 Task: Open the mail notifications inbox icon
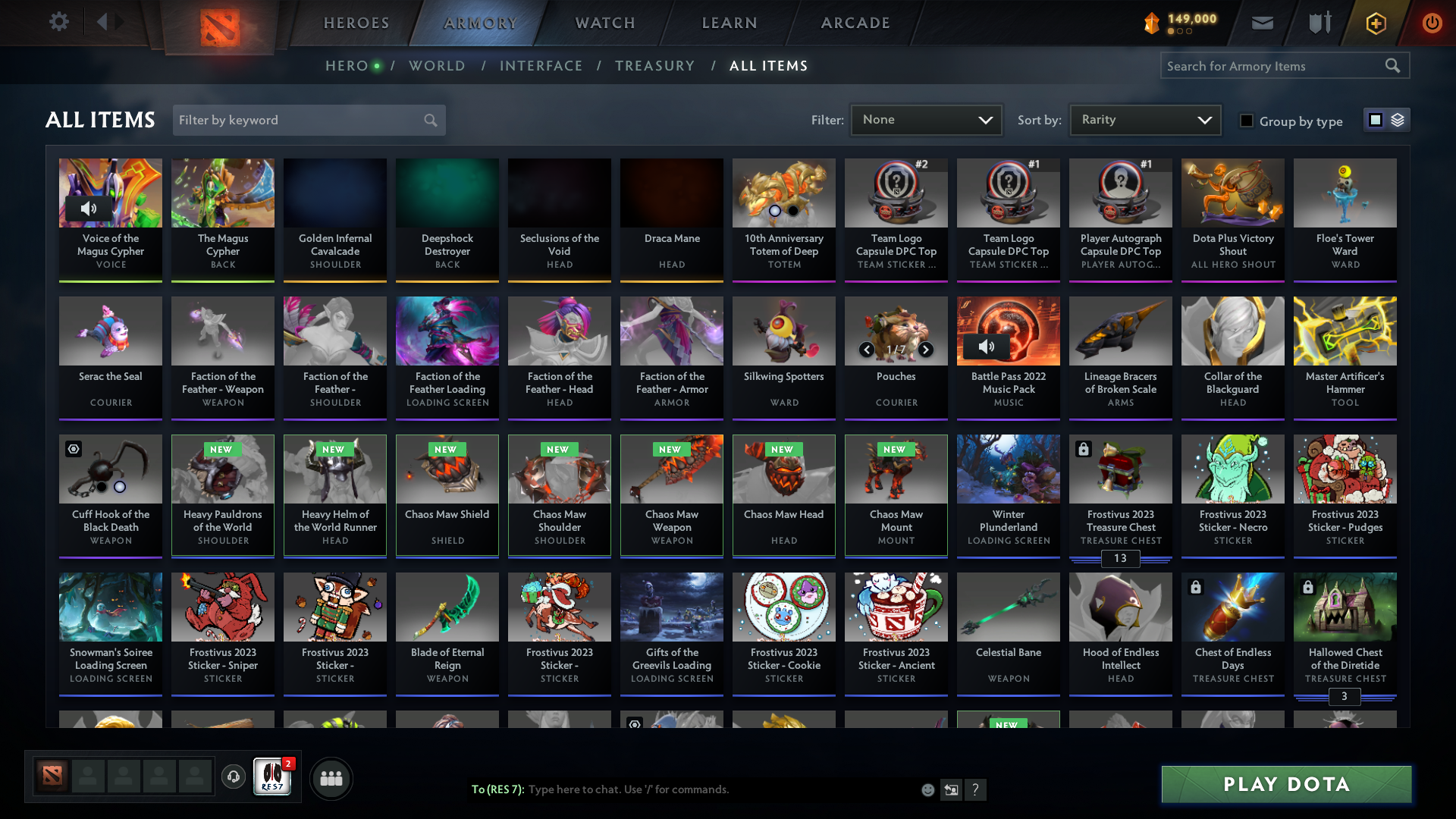click(x=1261, y=23)
